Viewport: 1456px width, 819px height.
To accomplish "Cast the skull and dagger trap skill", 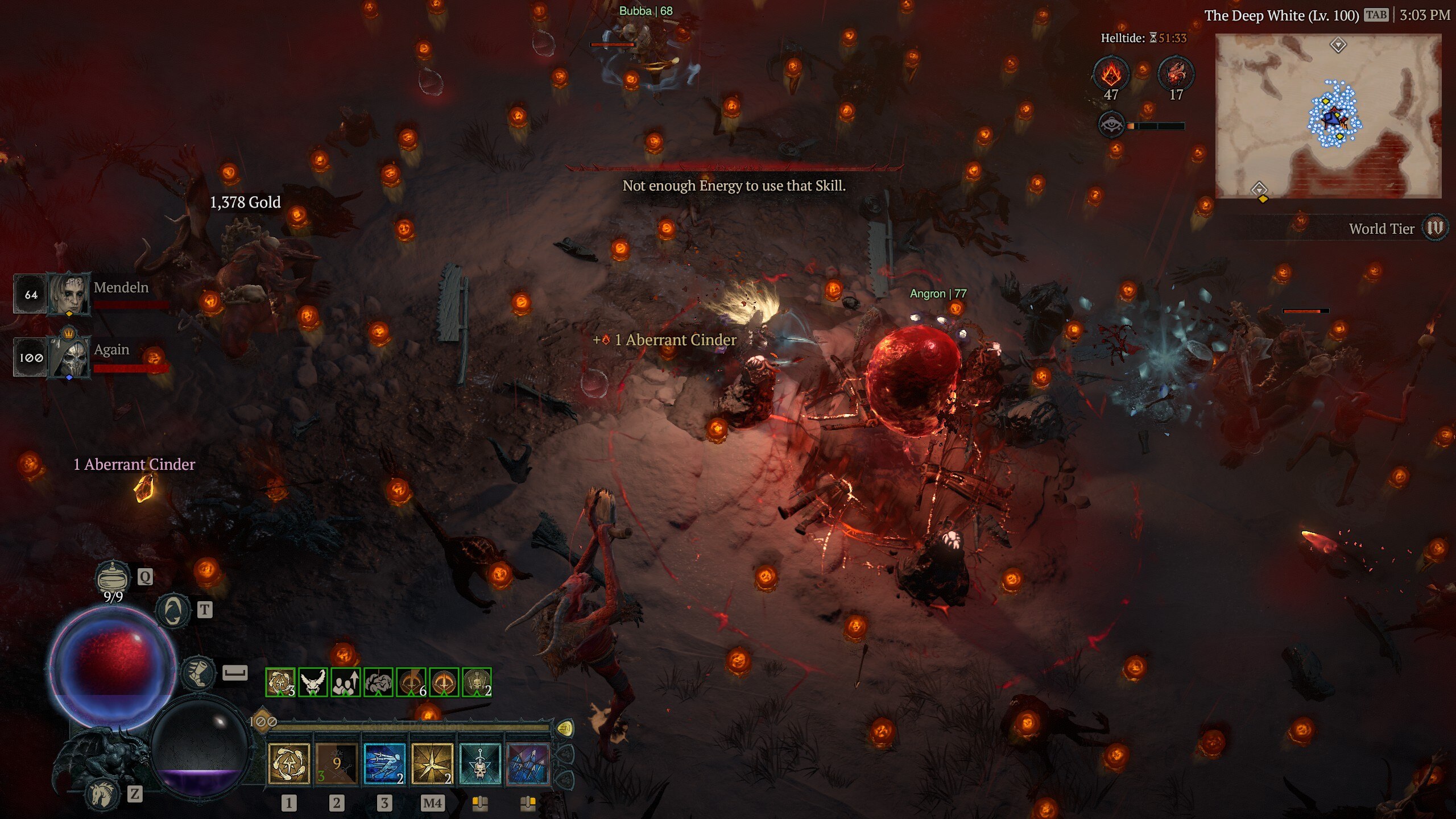I will tap(480, 764).
